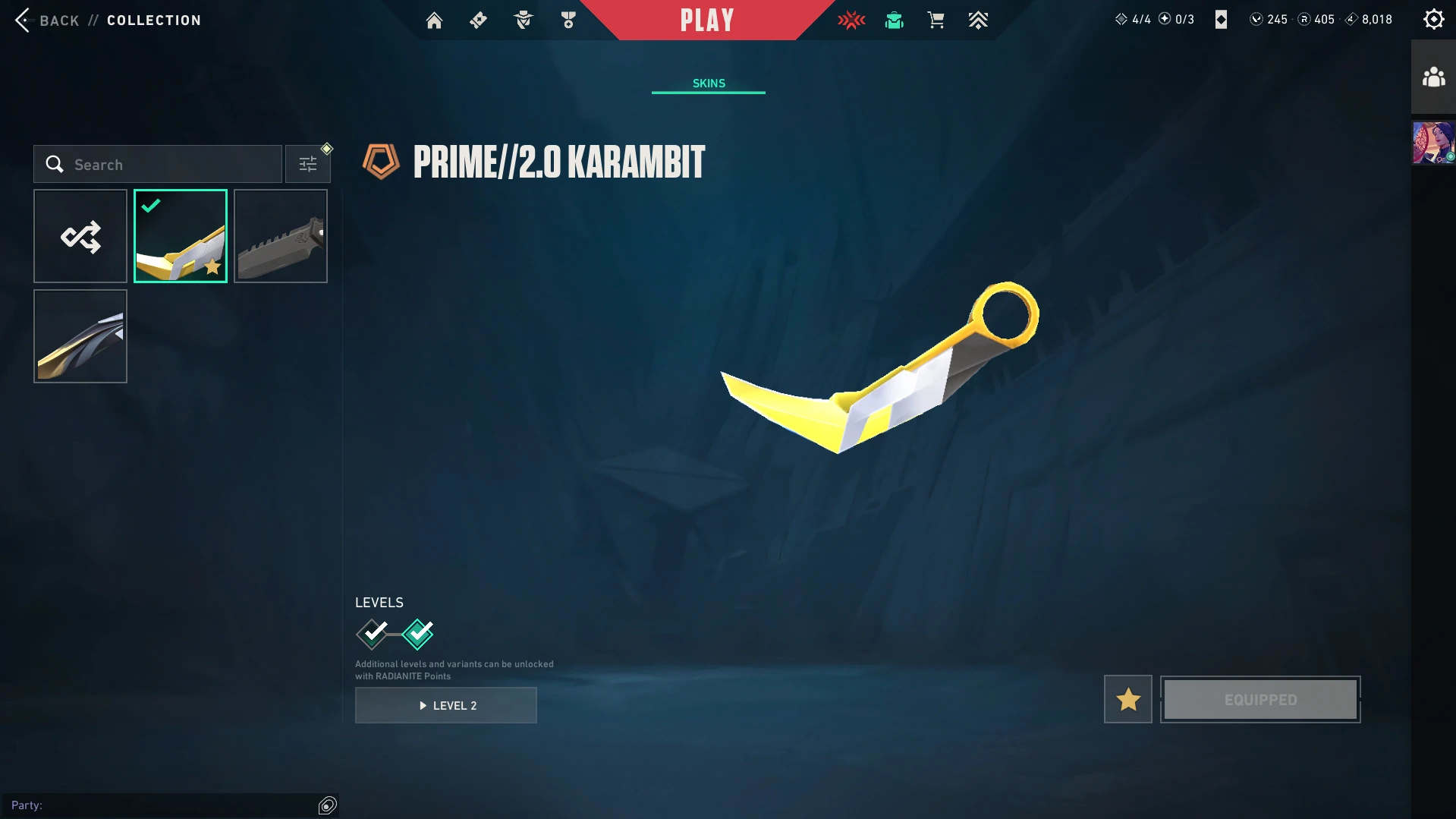Toggle the favorite star on the Karambit

1127,699
